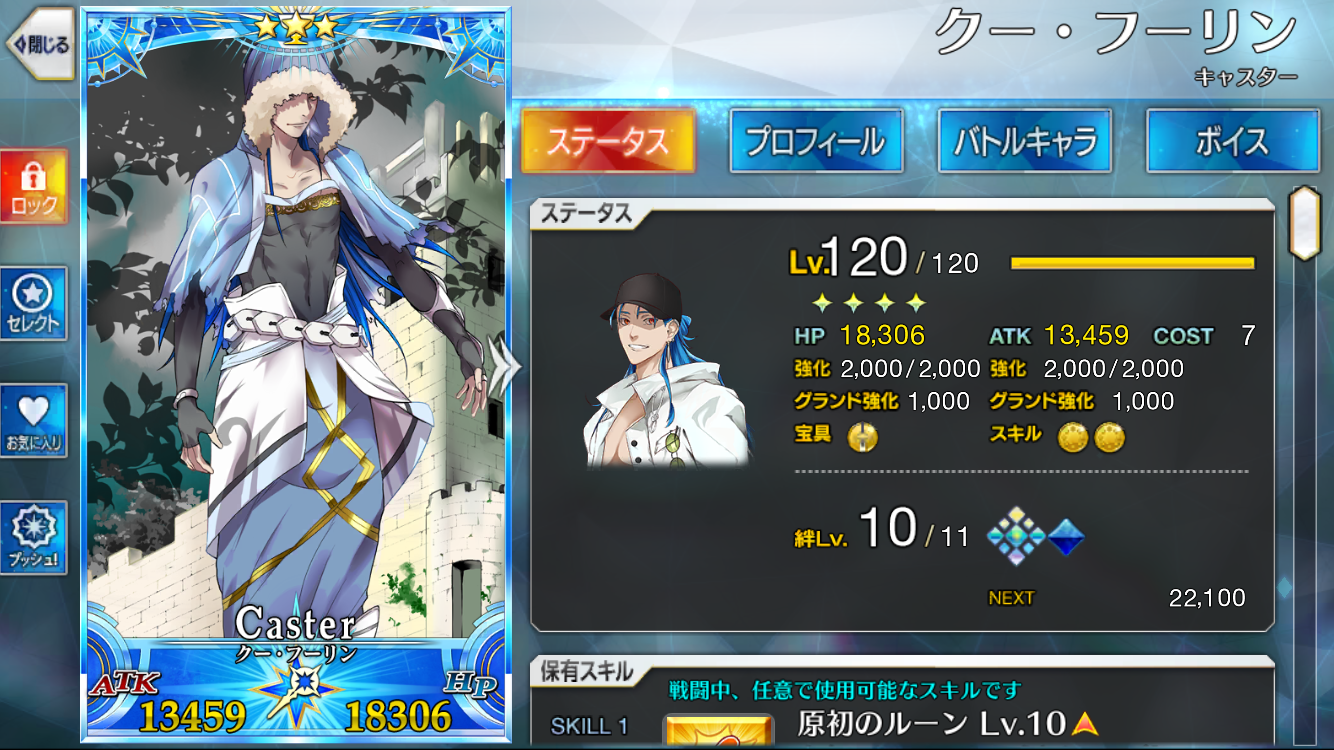Open the プッシュ! push button

(x=34, y=538)
